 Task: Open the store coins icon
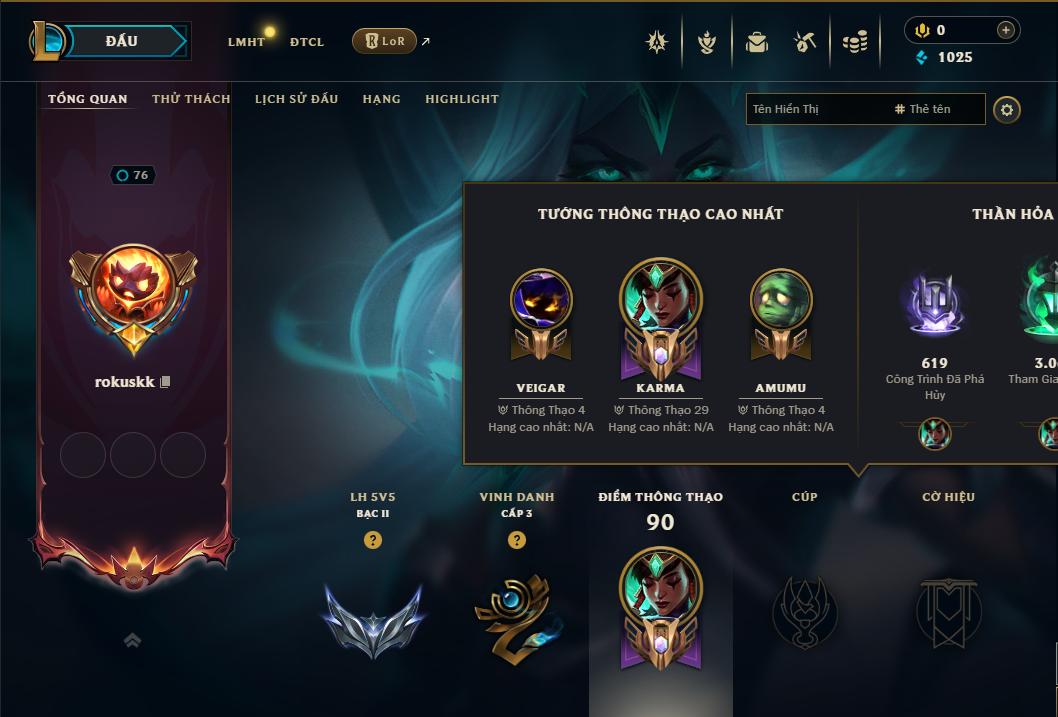tap(855, 42)
